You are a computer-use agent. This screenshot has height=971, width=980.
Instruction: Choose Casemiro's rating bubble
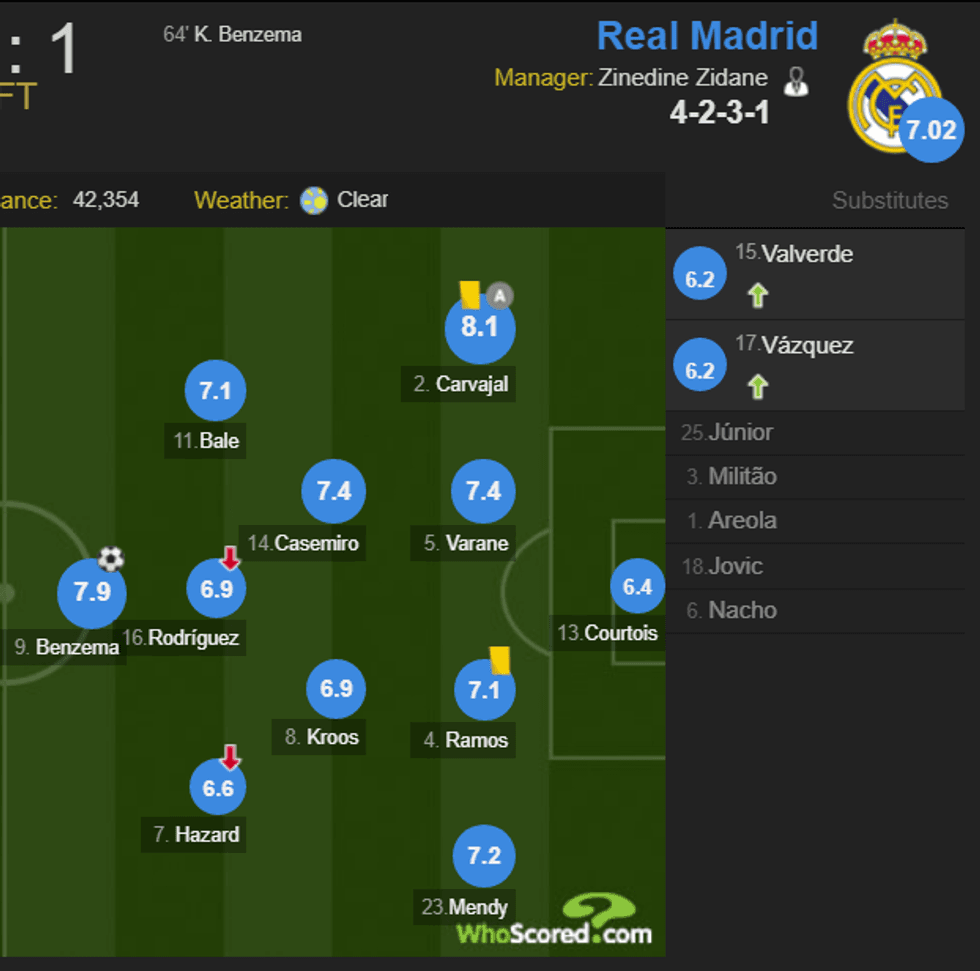coord(334,491)
